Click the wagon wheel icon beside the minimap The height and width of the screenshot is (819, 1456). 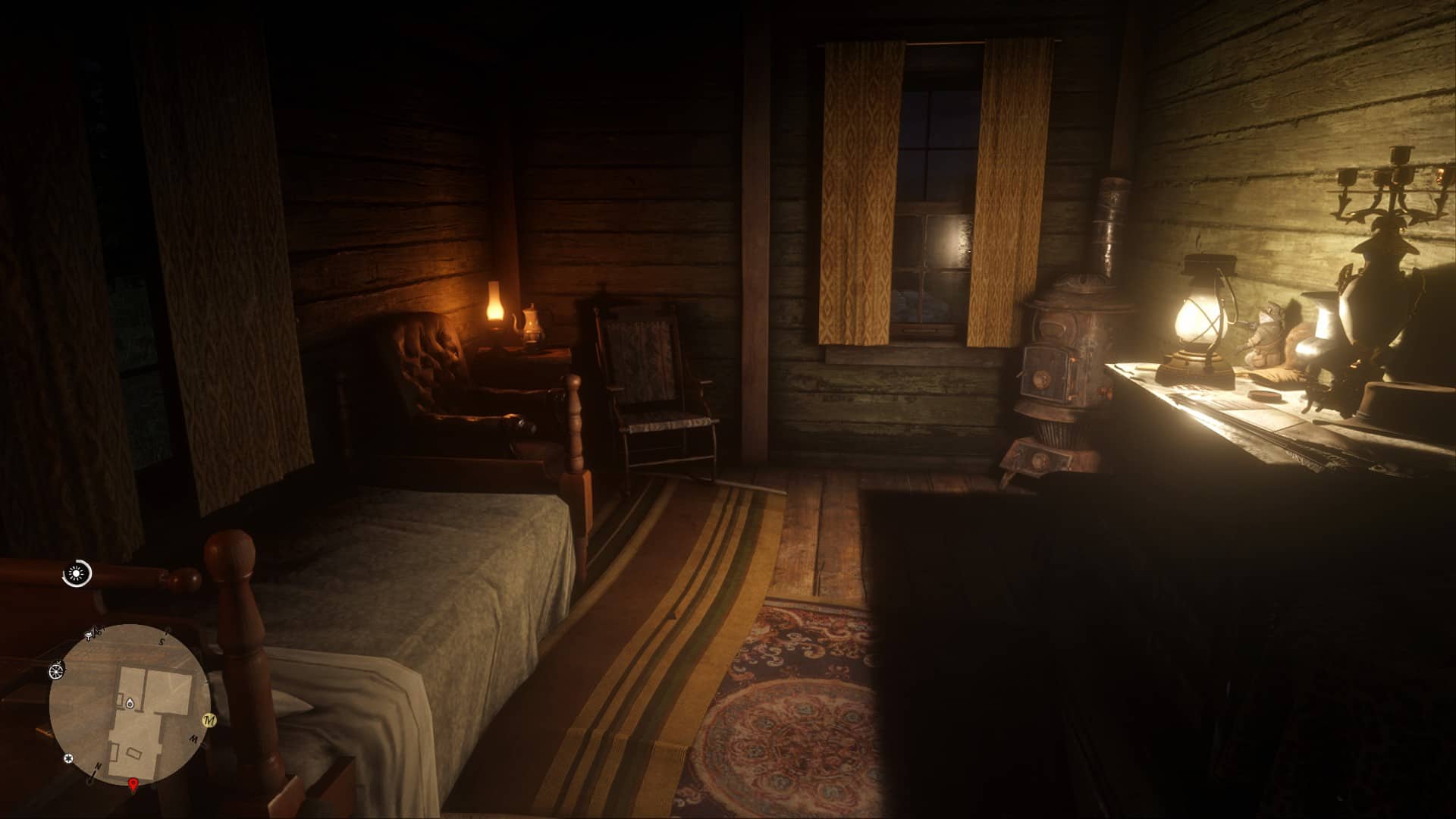(57, 672)
